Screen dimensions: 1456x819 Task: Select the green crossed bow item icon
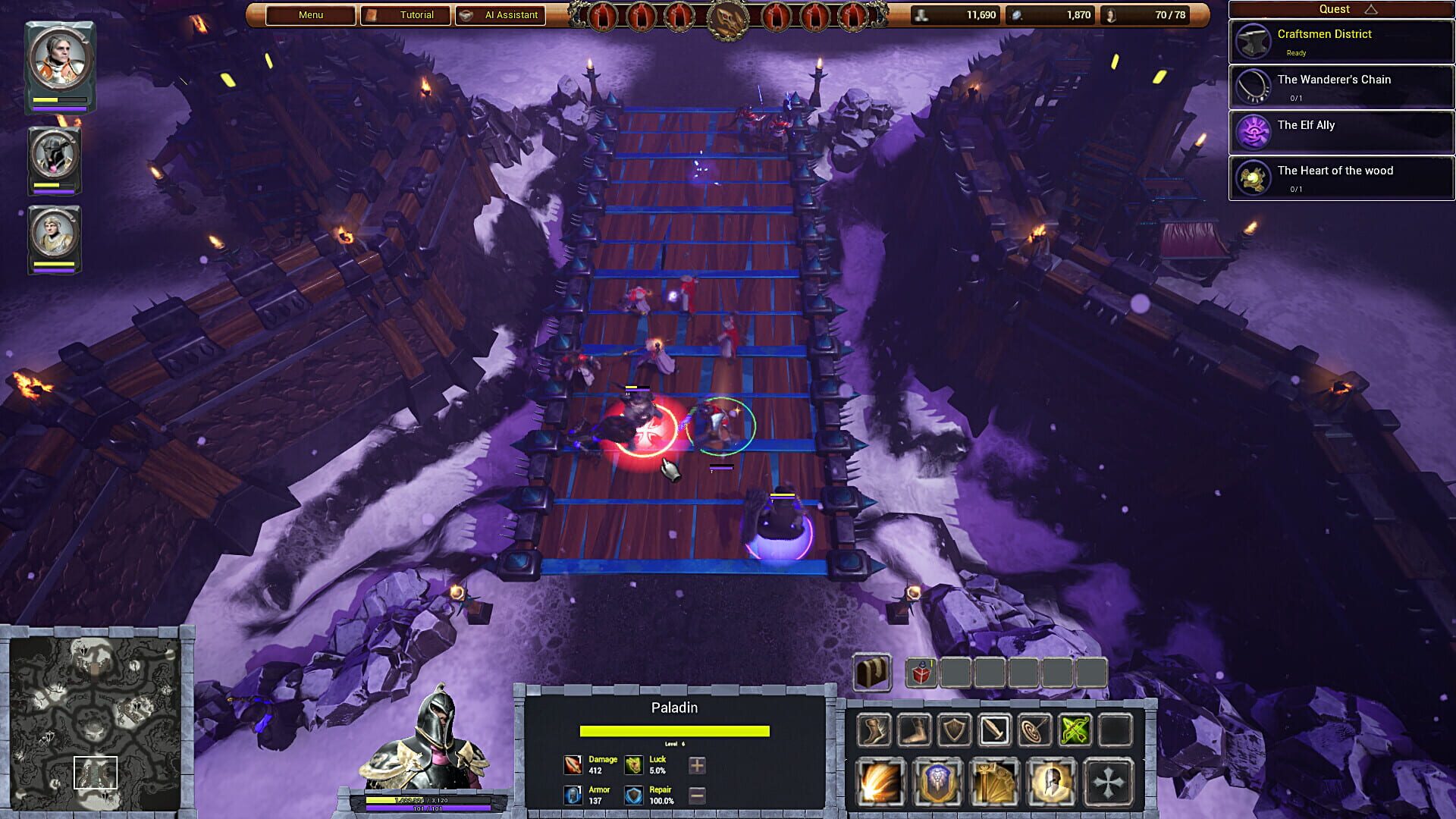pyautogui.click(x=1075, y=731)
